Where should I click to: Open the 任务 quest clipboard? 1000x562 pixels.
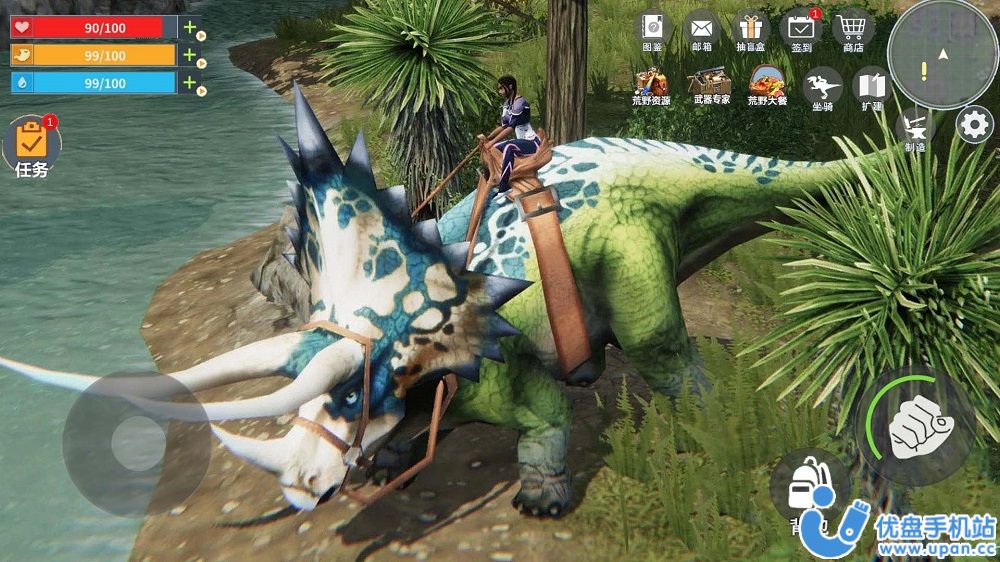click(x=31, y=145)
